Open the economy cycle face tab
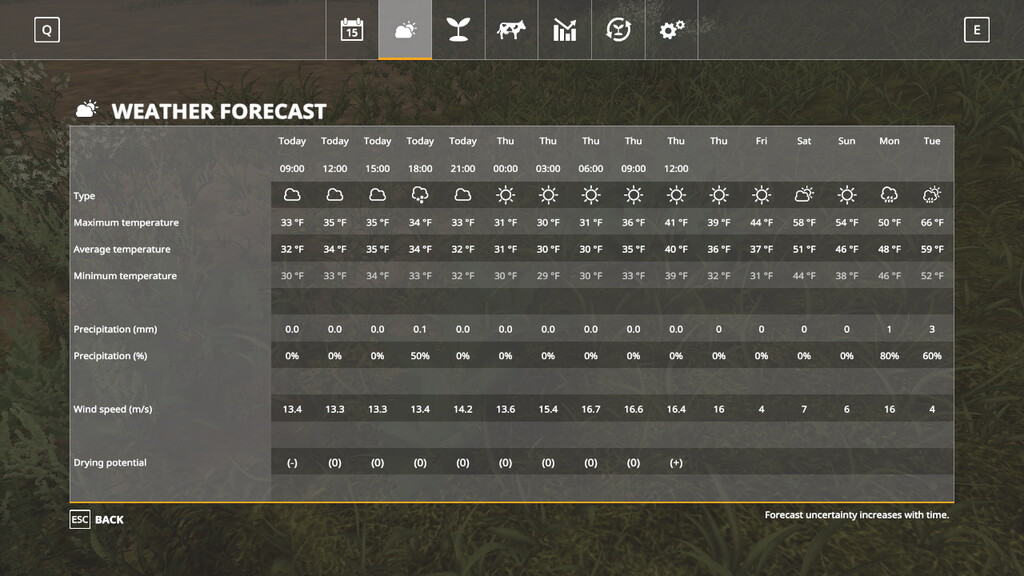 tap(618, 30)
